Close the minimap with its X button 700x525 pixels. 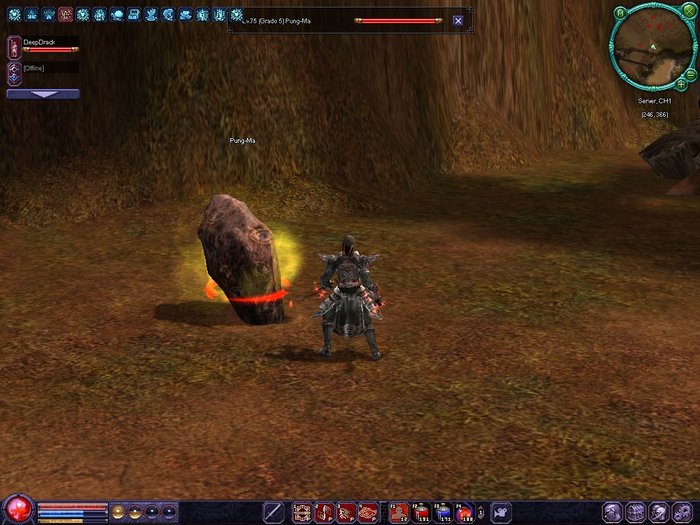tap(689, 11)
